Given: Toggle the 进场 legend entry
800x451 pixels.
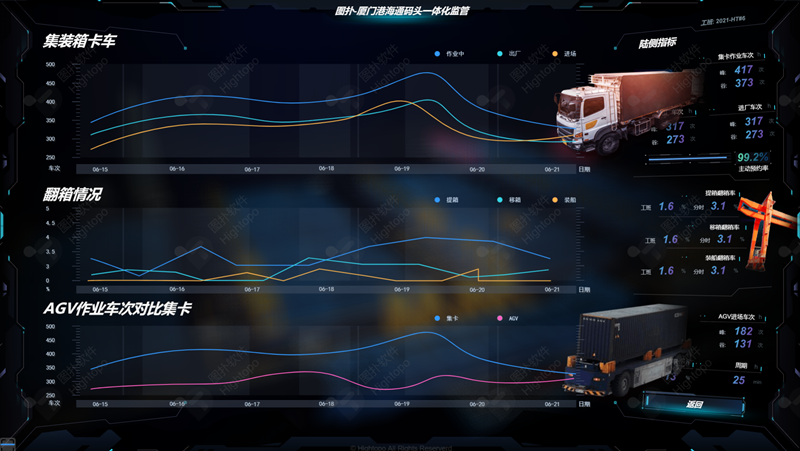Looking at the screenshot, I should point(563,53).
